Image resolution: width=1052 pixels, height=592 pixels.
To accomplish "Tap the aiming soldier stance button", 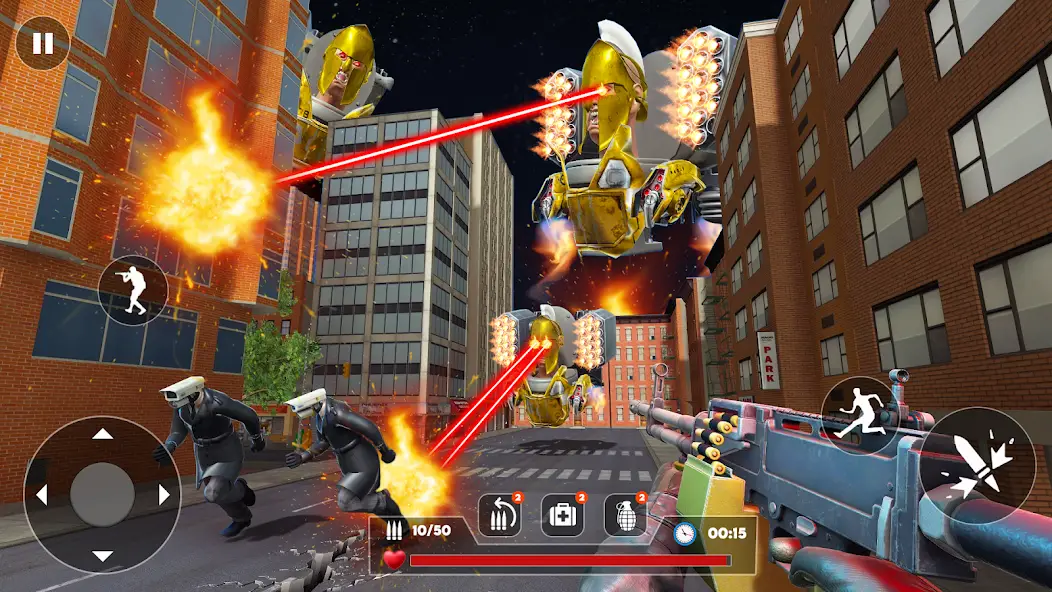I will [x=132, y=290].
